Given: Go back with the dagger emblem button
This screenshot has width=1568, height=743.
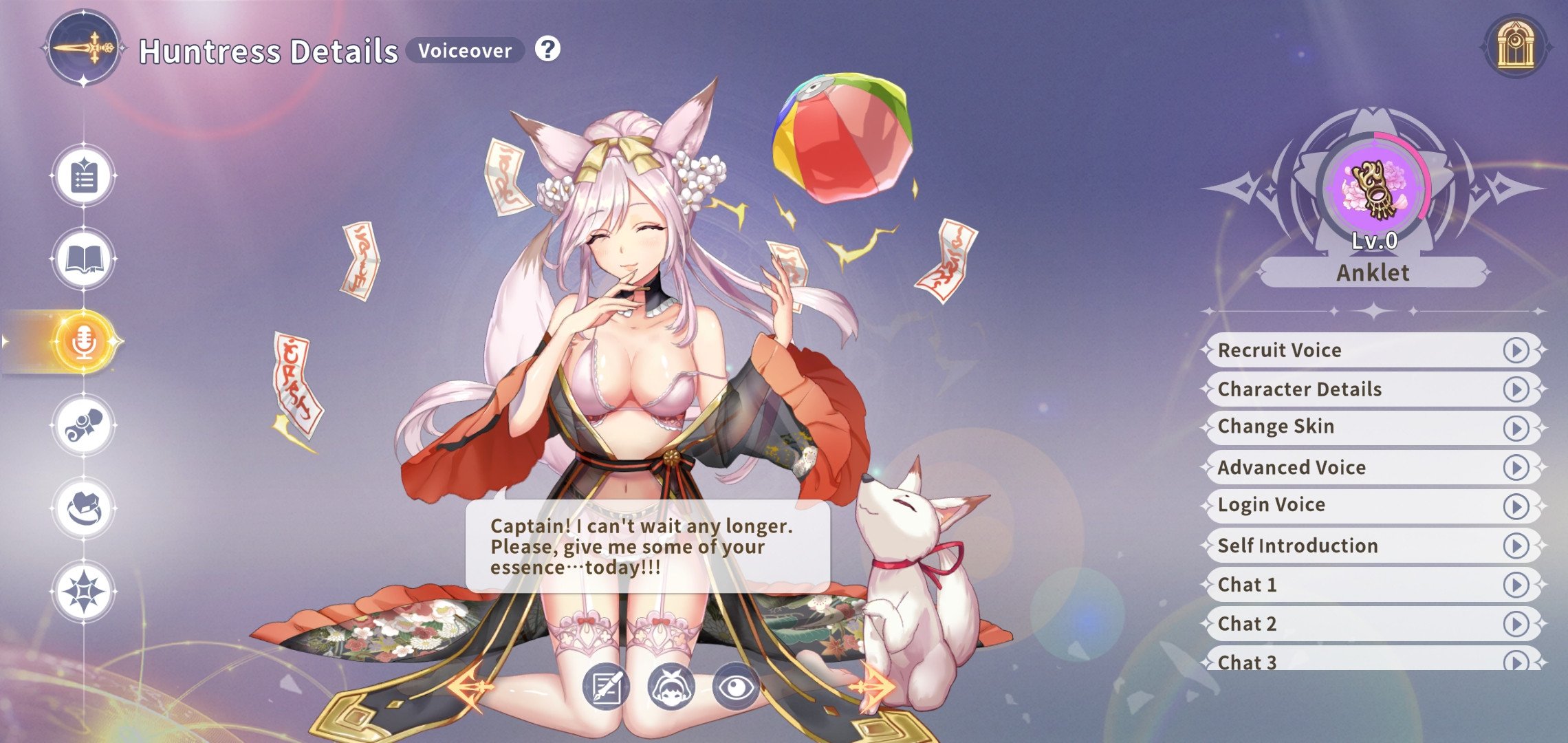Looking at the screenshot, I should click(x=84, y=48).
